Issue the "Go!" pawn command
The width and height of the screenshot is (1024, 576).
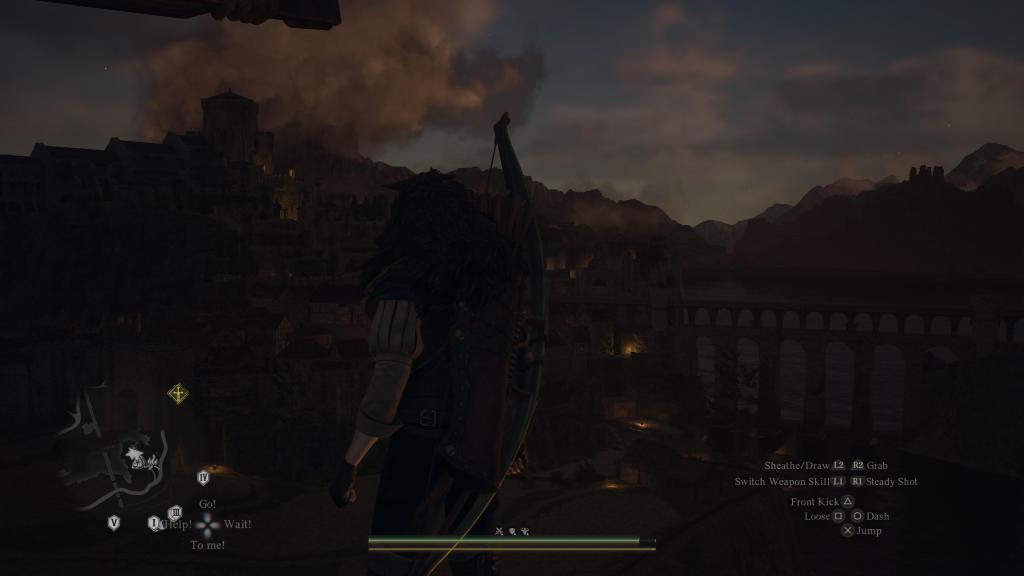coord(207,504)
